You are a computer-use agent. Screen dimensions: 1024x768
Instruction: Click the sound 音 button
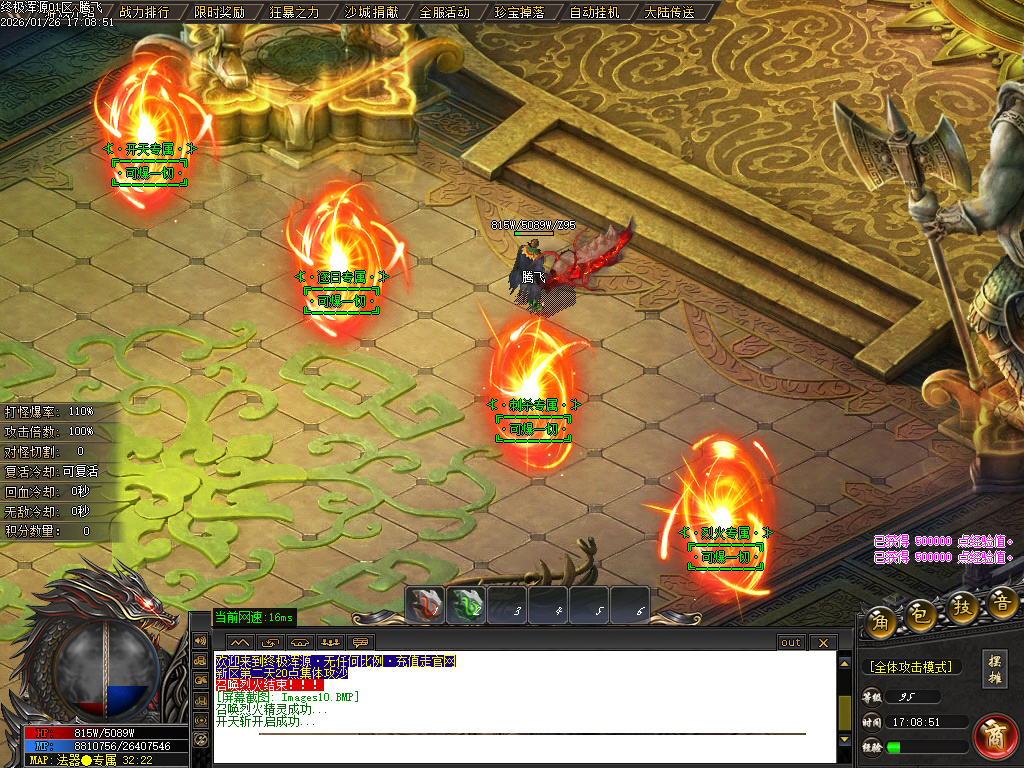pyautogui.click(x=1002, y=602)
